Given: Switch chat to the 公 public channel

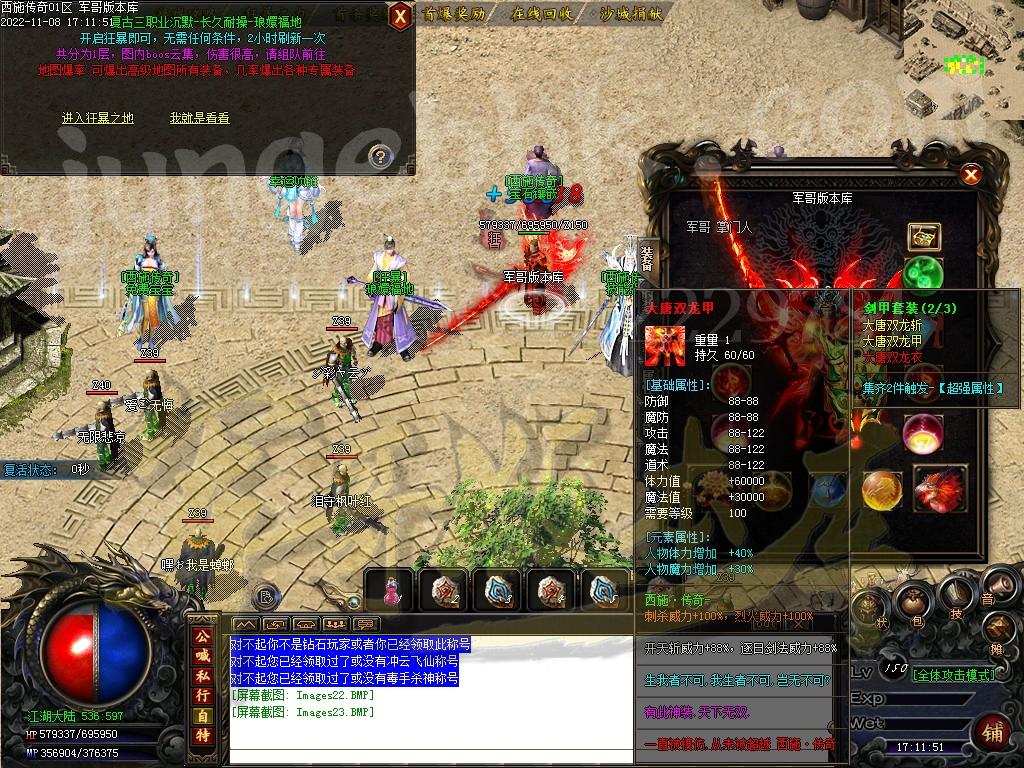Looking at the screenshot, I should point(203,635).
